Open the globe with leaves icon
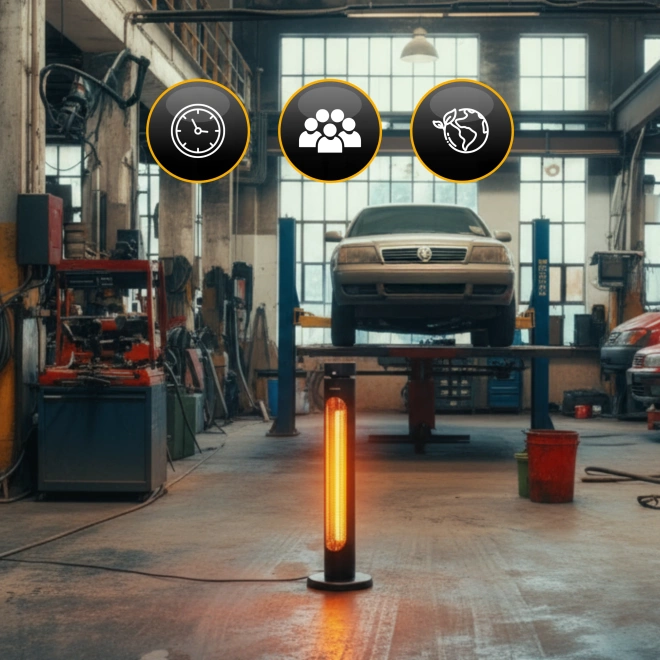The image size is (660, 660). click(x=461, y=131)
